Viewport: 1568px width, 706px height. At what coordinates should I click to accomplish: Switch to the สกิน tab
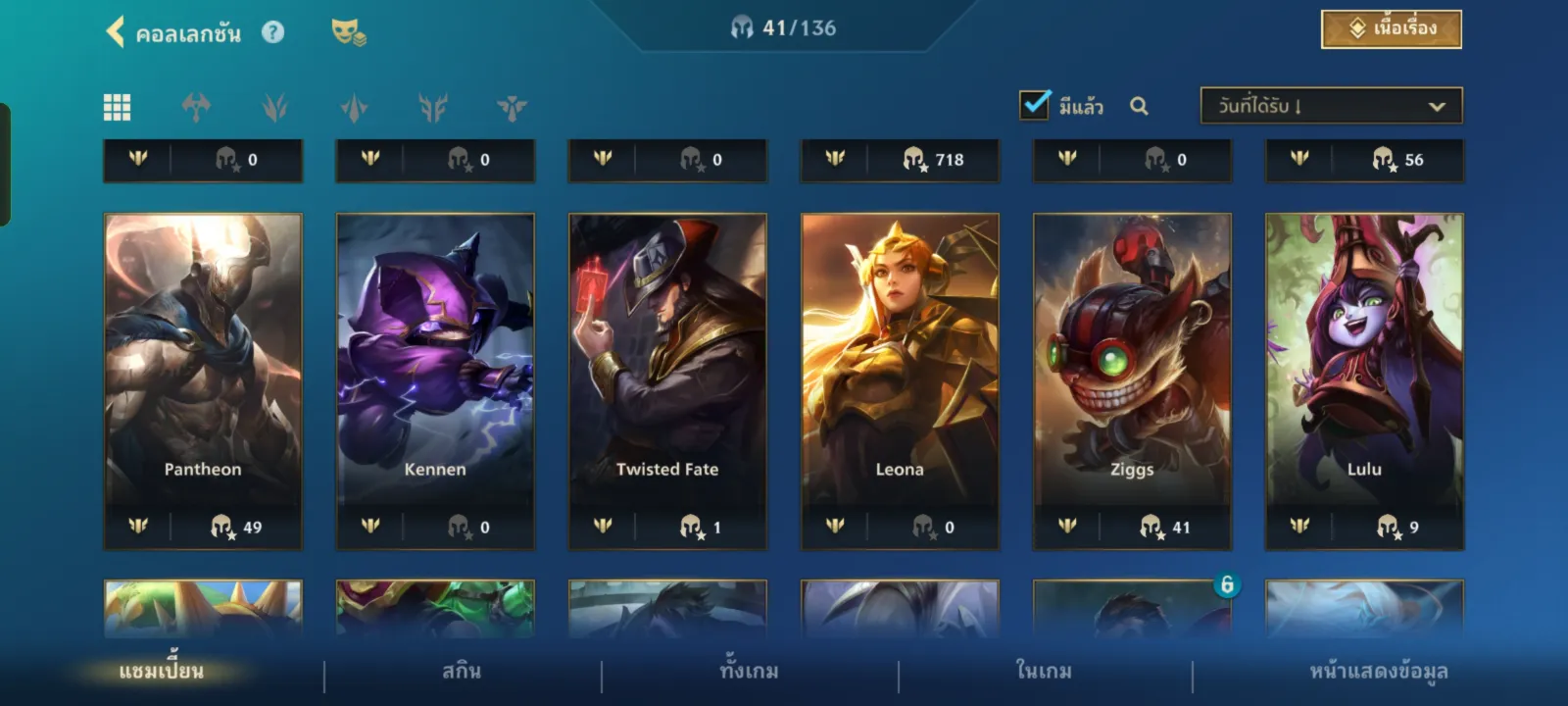[x=462, y=672]
